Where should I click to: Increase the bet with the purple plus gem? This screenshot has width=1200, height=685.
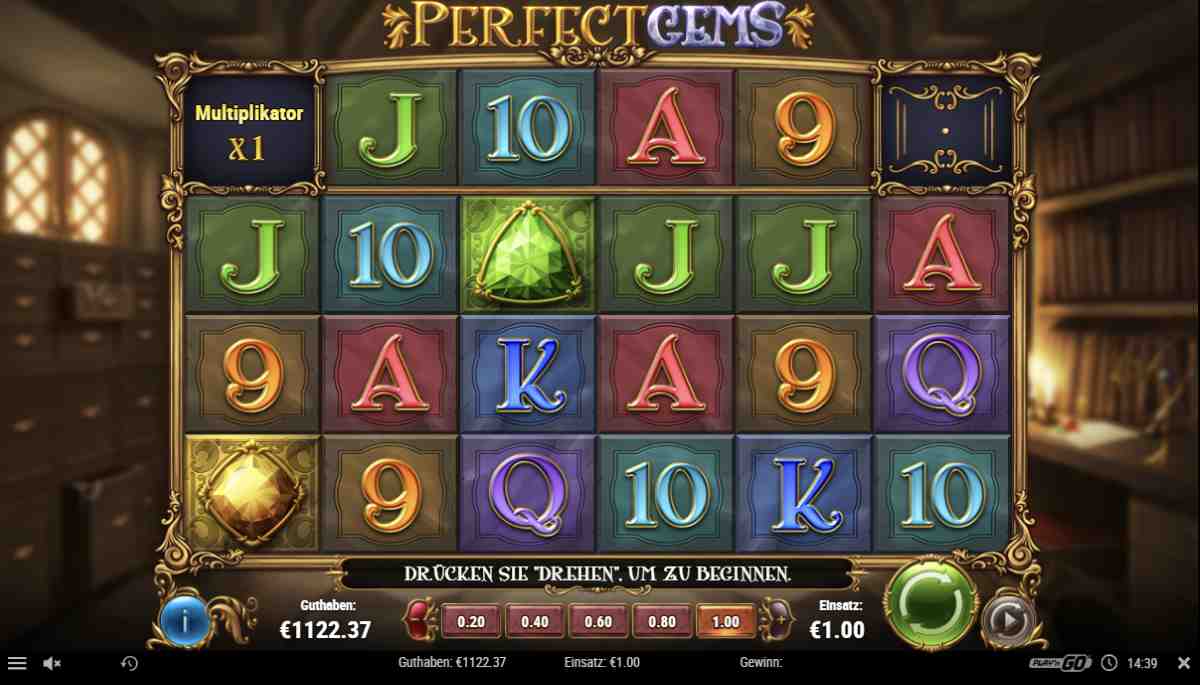[775, 621]
